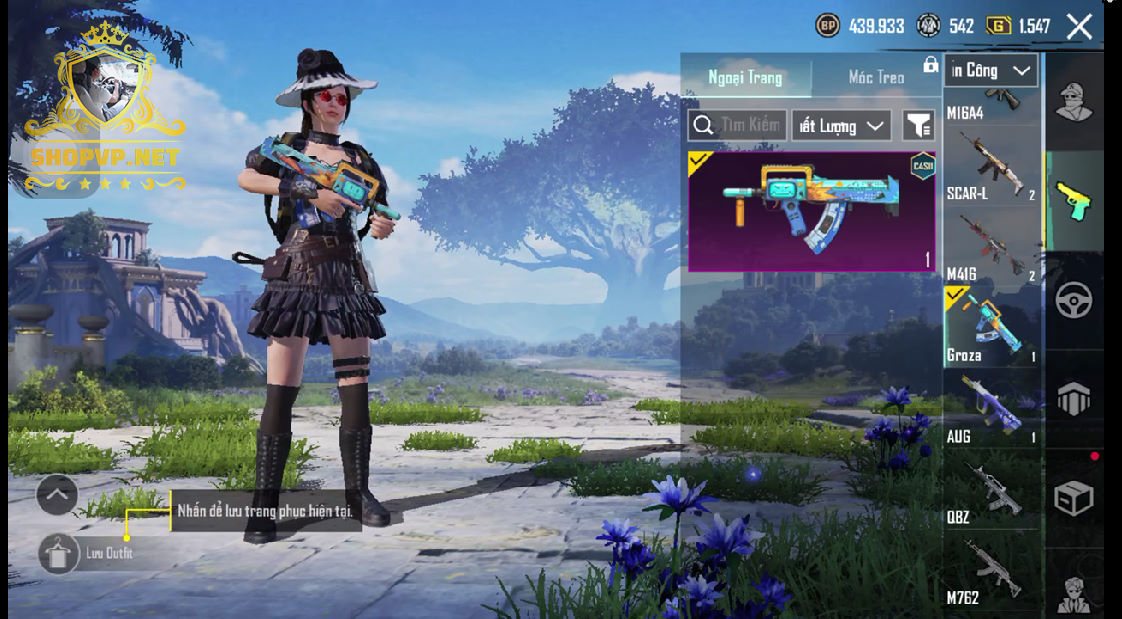
Task: Close the inventory screen with the X
Action: pyautogui.click(x=1079, y=27)
